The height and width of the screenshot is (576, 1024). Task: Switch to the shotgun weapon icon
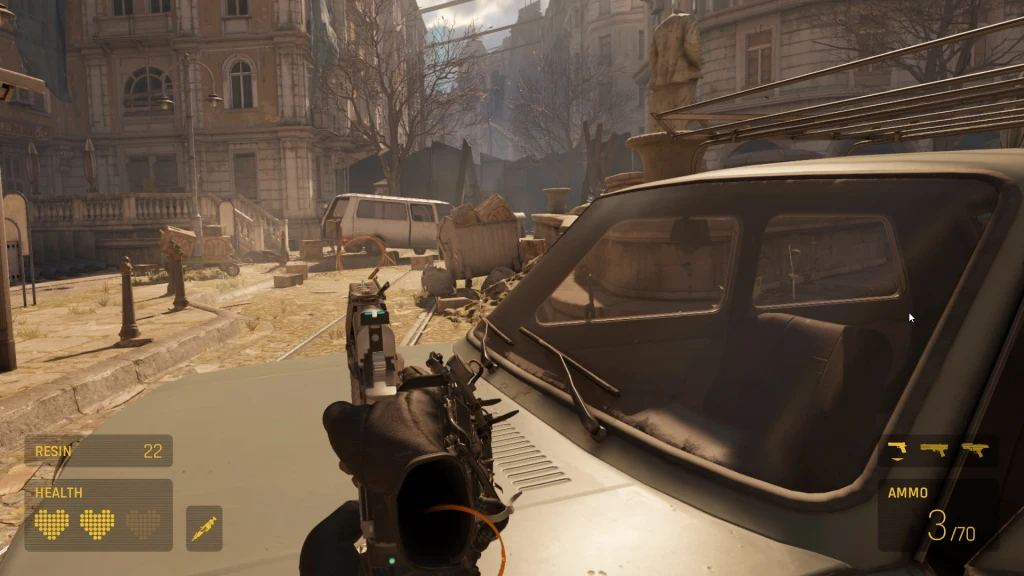[x=935, y=449]
